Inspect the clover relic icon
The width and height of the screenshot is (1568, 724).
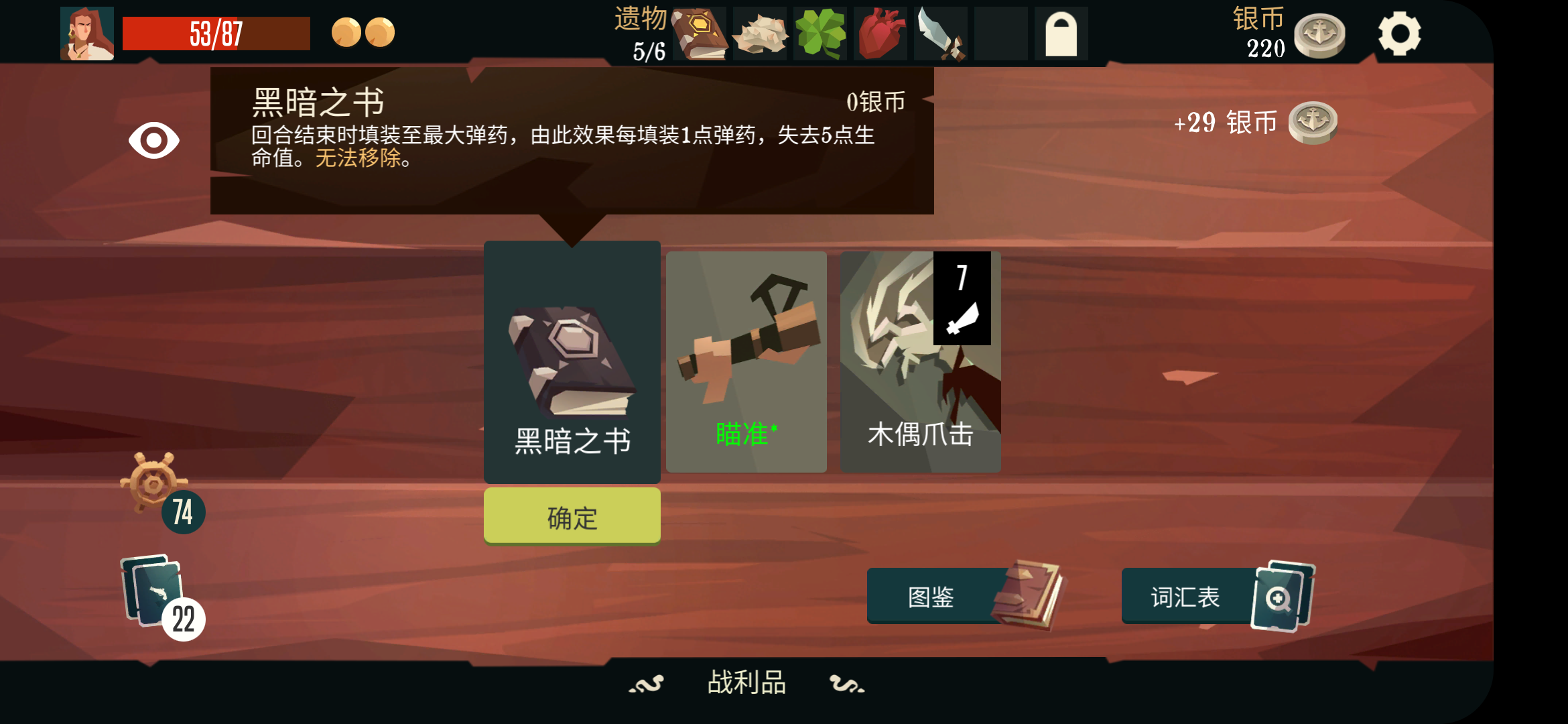coord(820,34)
